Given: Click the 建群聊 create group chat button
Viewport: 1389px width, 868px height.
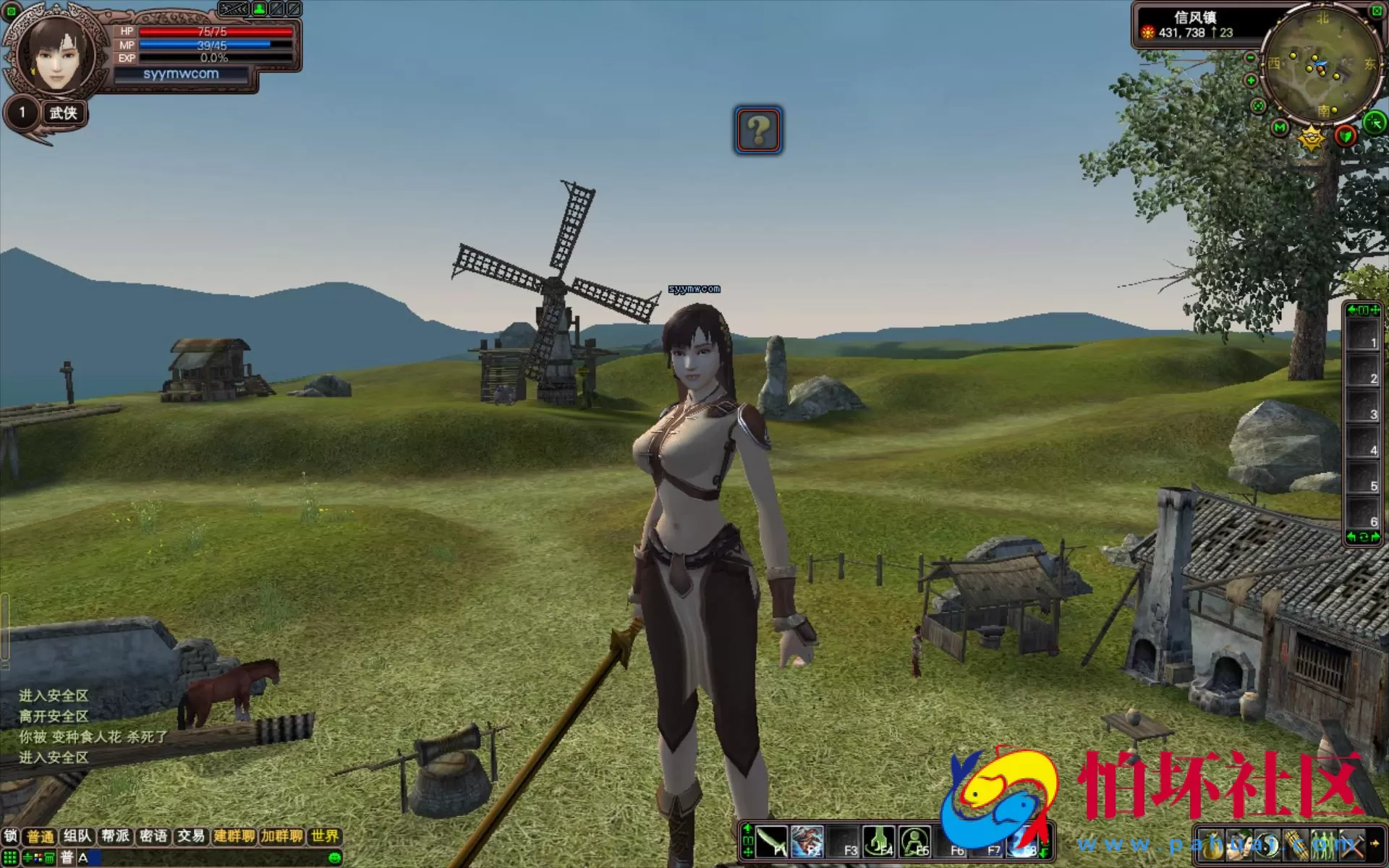Looking at the screenshot, I should pyautogui.click(x=234, y=836).
